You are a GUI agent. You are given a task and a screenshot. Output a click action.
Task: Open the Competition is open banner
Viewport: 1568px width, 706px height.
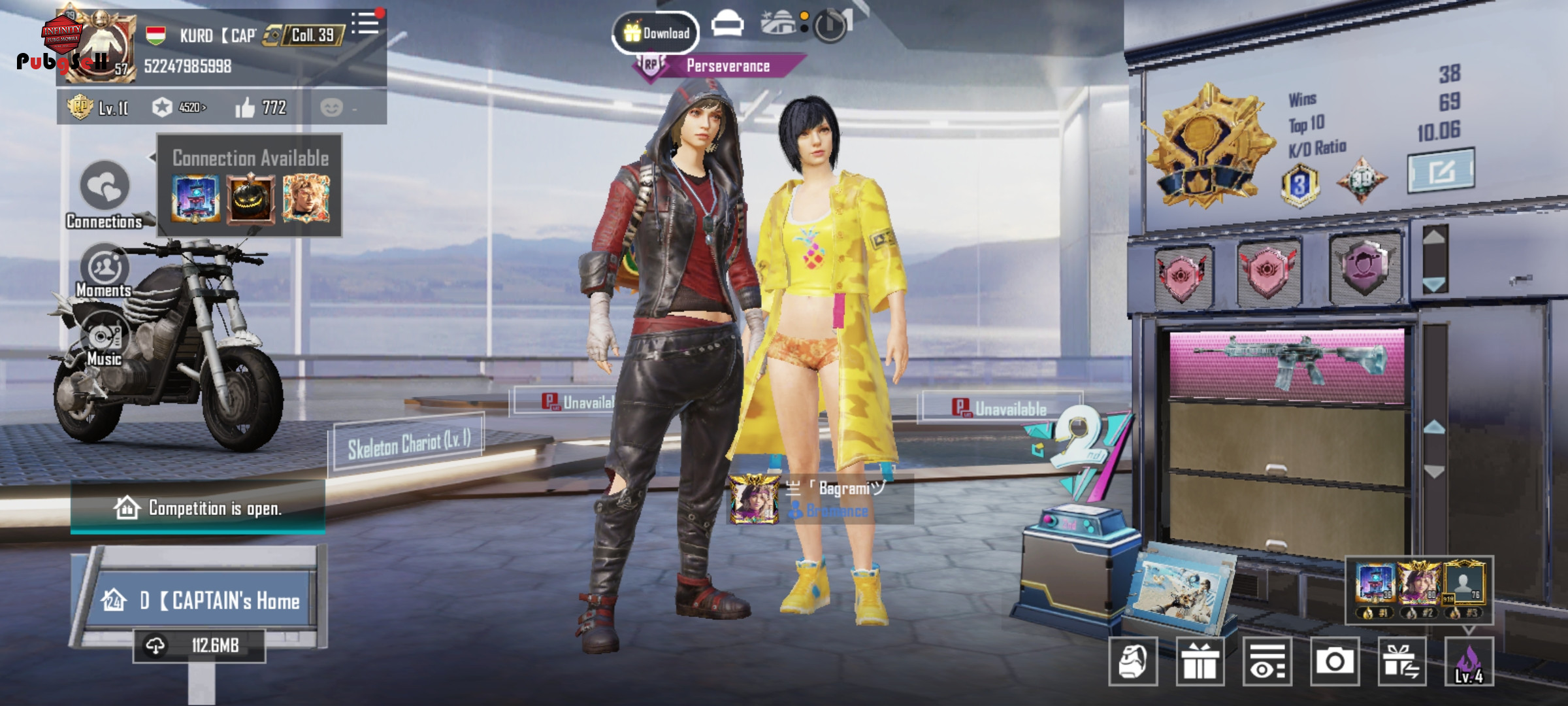[x=197, y=508]
